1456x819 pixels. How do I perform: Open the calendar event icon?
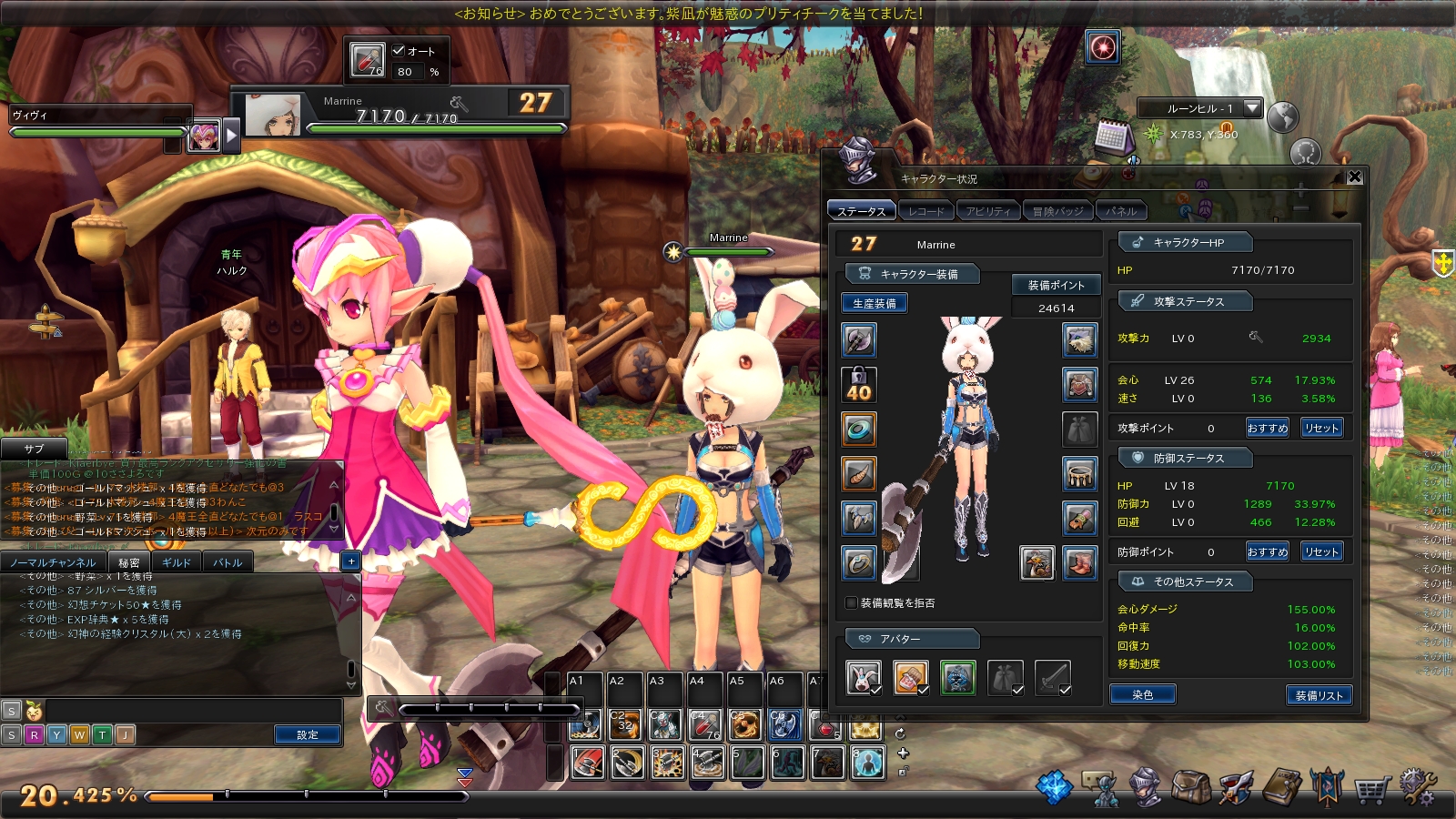pos(1112,137)
